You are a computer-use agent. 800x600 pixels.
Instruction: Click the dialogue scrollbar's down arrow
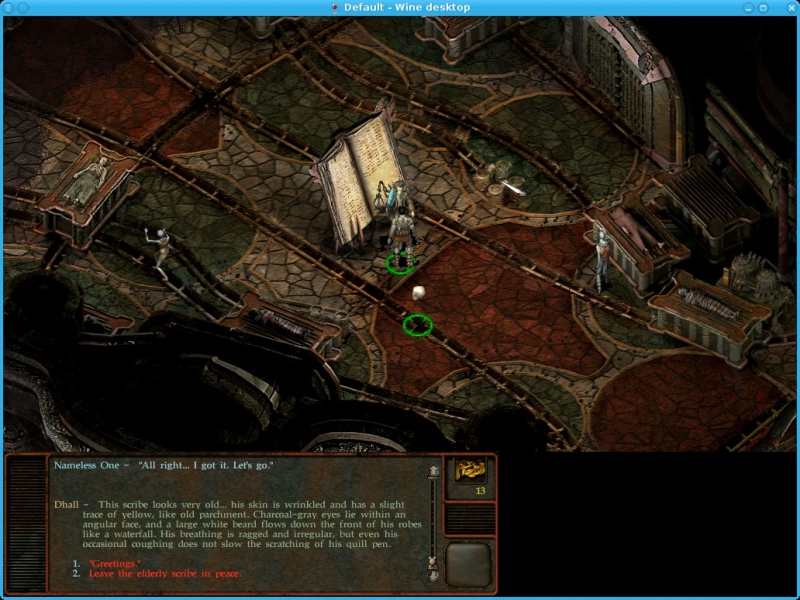pos(434,576)
